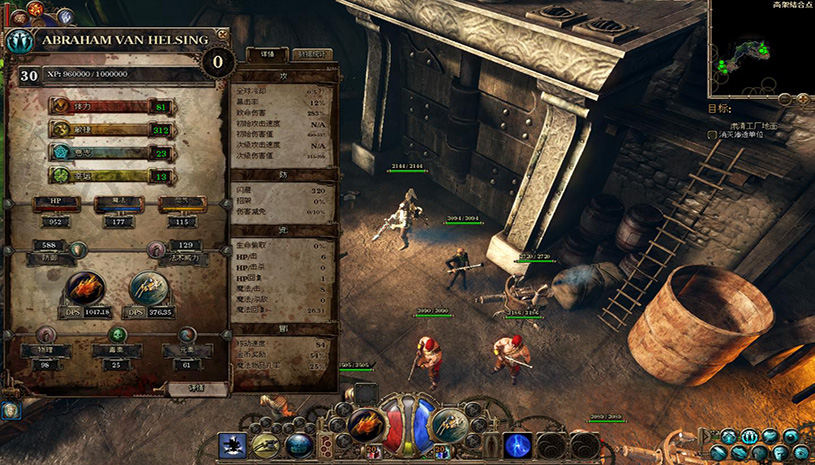Toggle the objective checkbox under the minimap
The width and height of the screenshot is (815, 465).
pos(712,134)
